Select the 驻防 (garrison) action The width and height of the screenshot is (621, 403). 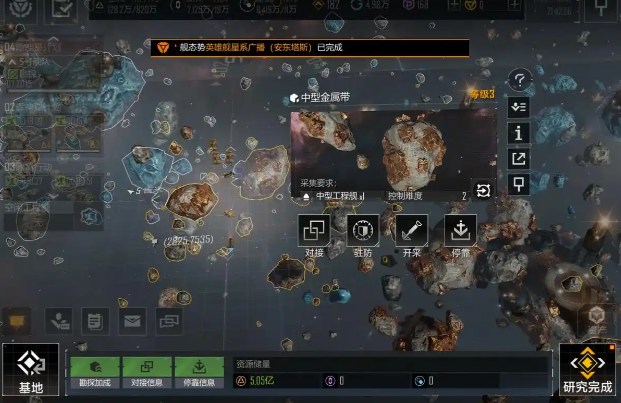point(362,233)
